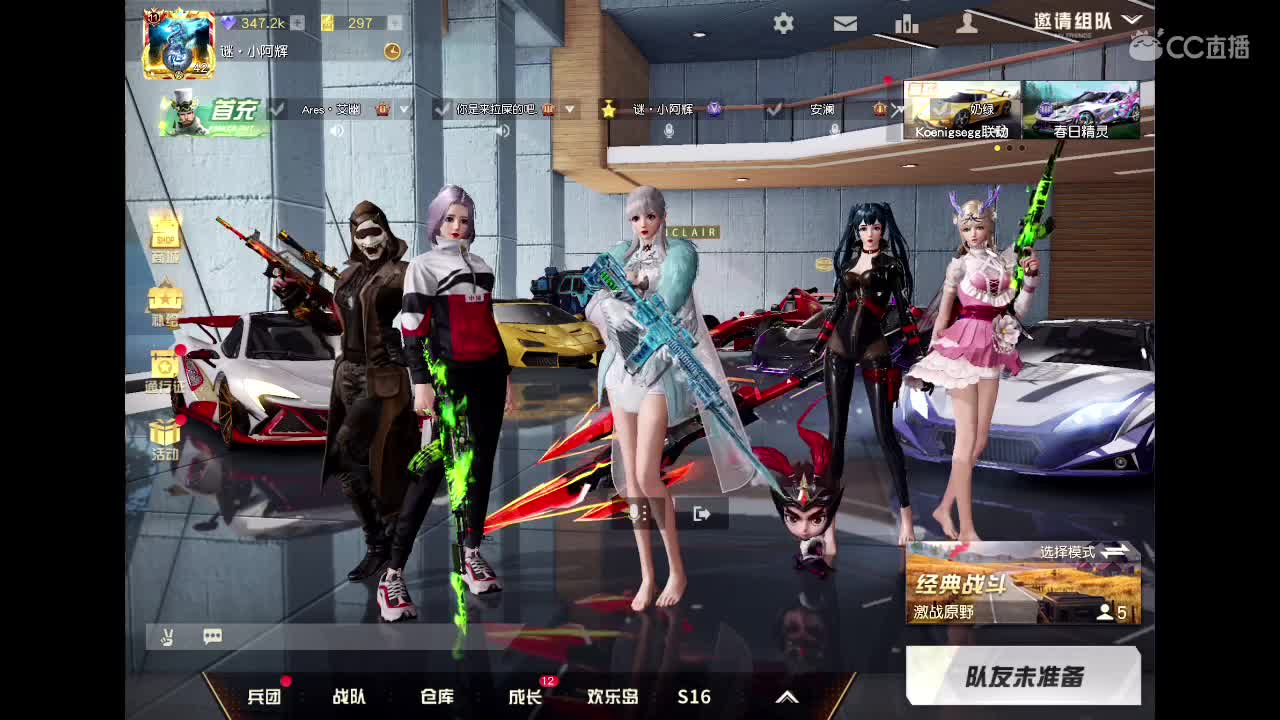Toggle the ready checkmark next to 安澜
Viewport: 1280px width, 720px height.
point(776,110)
